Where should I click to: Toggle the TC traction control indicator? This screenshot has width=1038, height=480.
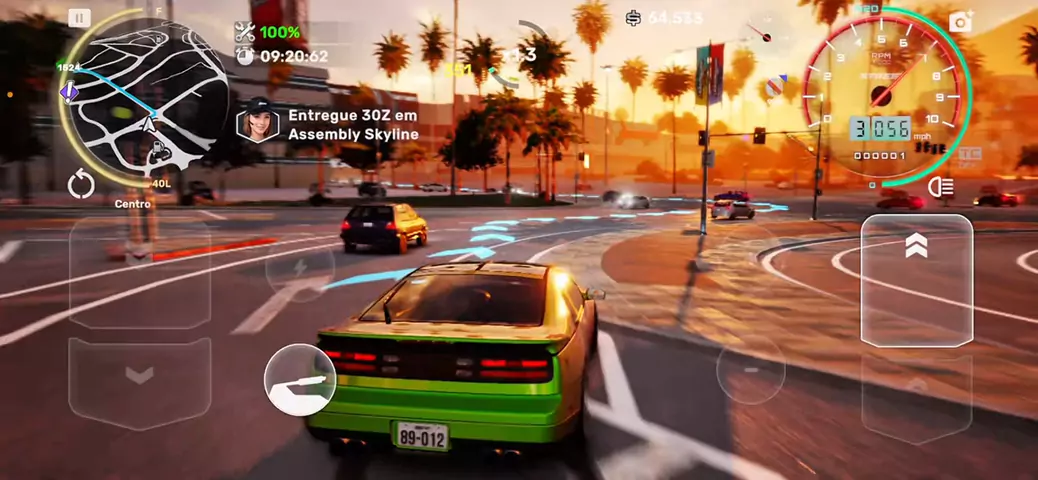pos(968,155)
